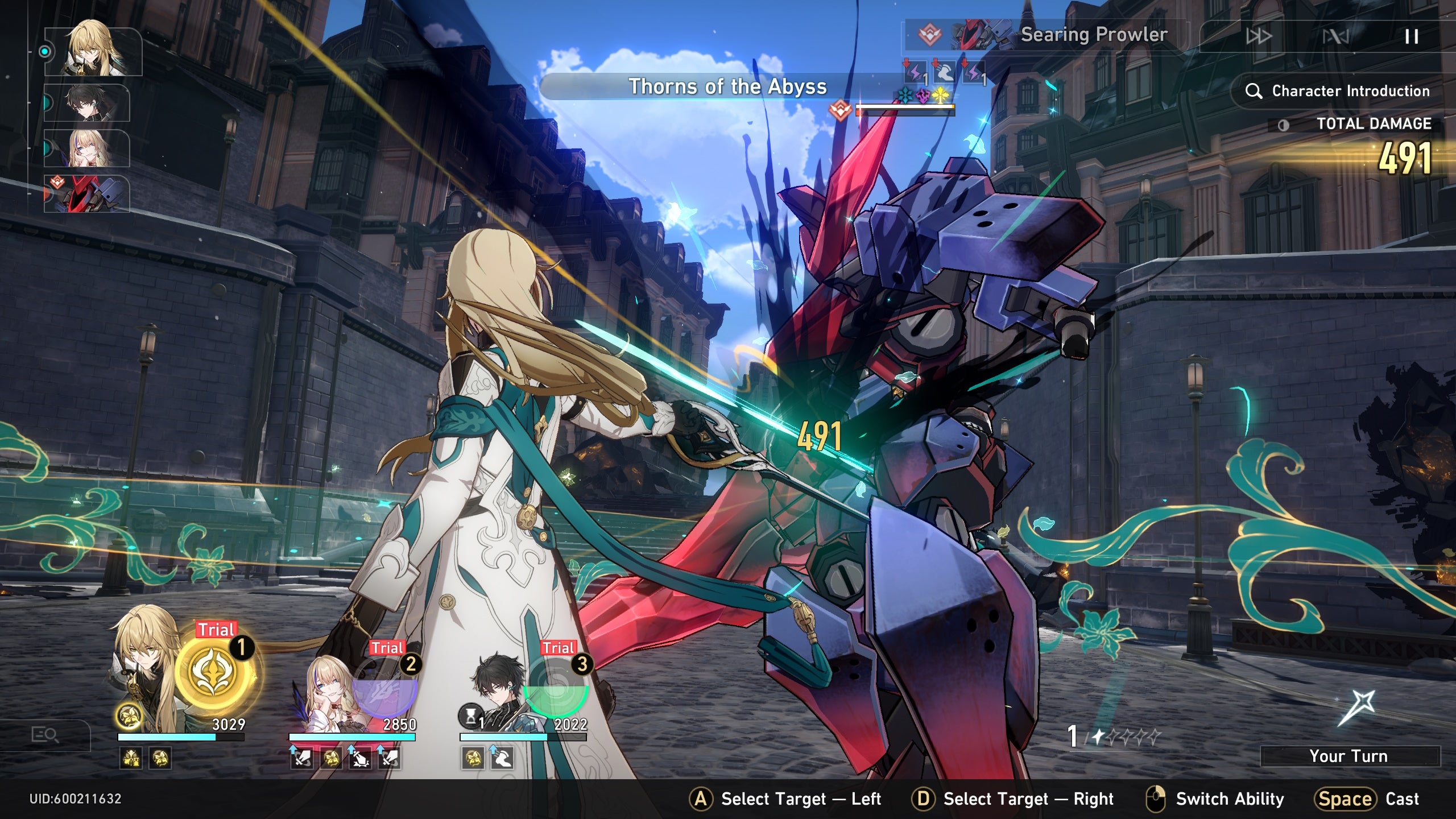Select the Searing Prowler turn-order portrait
Image resolution: width=1456 pixels, height=819 pixels.
pos(87,194)
